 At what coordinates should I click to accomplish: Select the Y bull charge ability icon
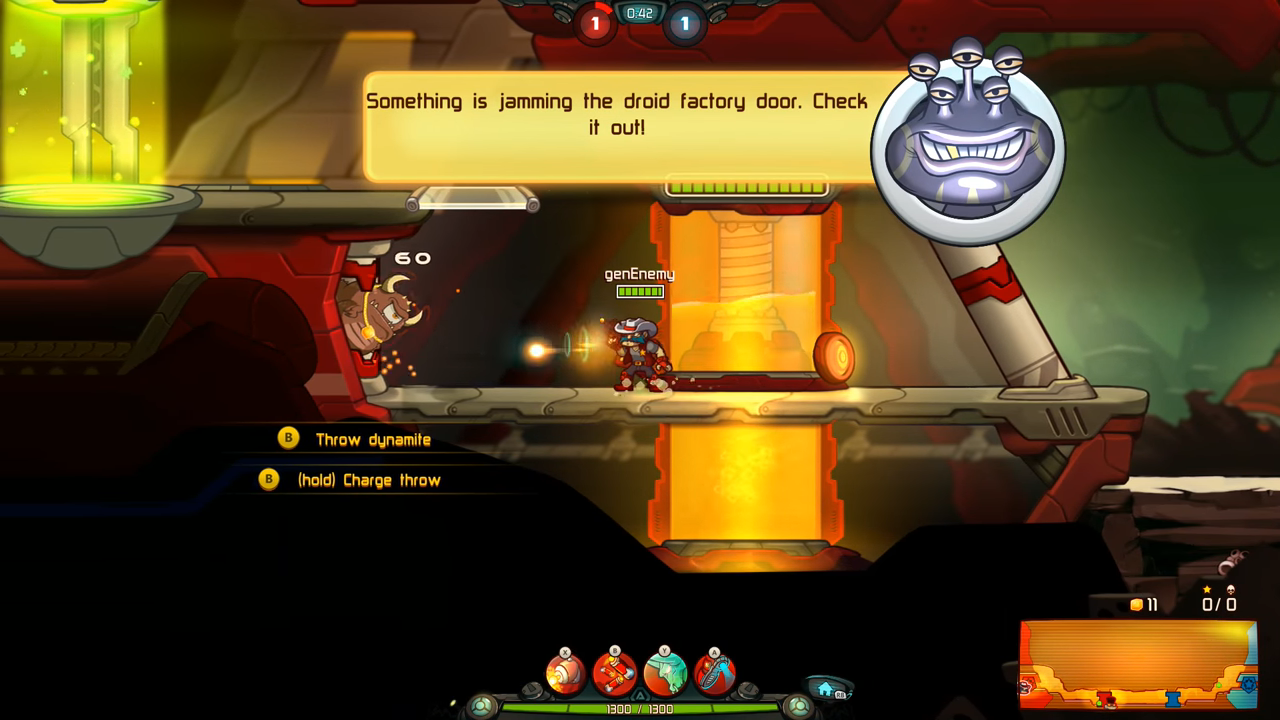[x=667, y=672]
